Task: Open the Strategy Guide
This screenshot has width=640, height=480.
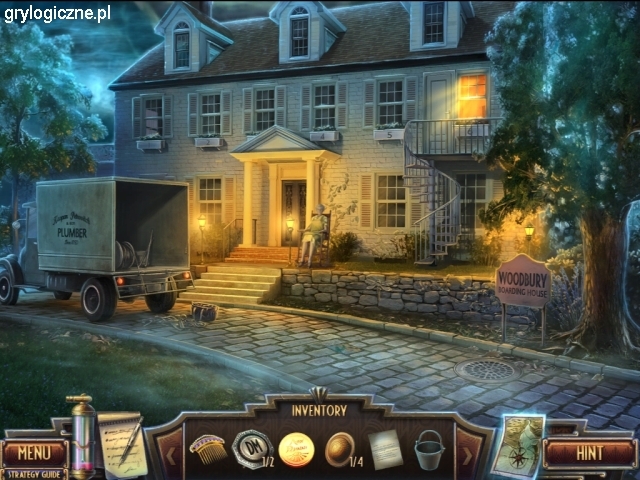Action: point(34,473)
